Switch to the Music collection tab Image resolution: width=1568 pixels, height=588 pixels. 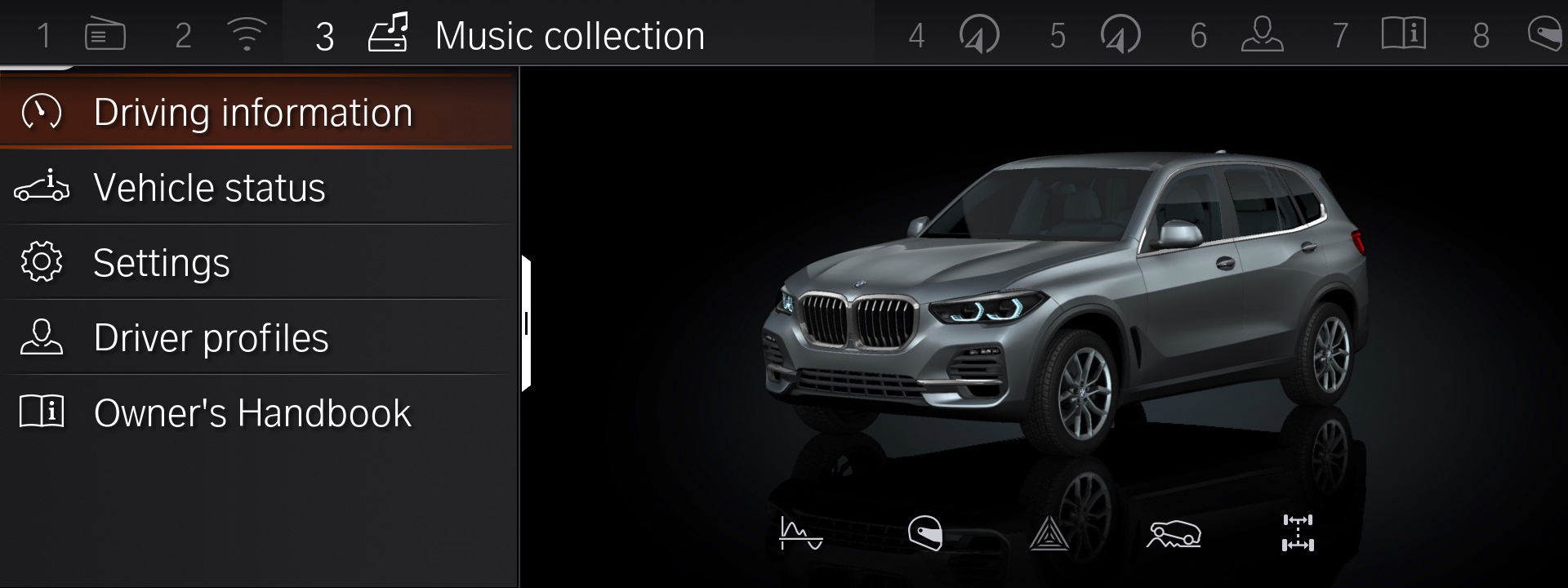[569, 34]
